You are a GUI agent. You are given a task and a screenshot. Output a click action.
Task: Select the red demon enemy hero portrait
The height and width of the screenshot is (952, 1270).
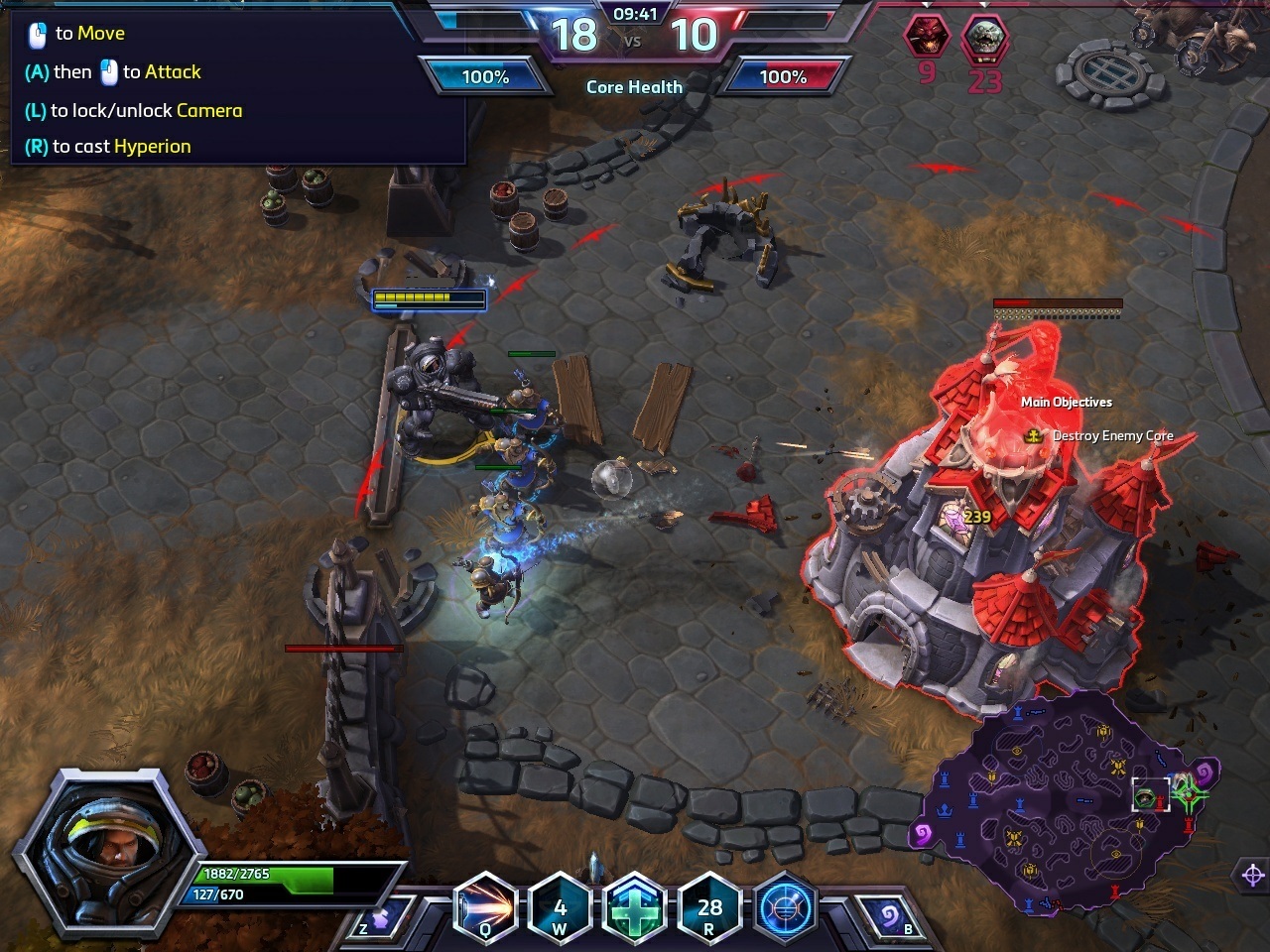(x=926, y=38)
